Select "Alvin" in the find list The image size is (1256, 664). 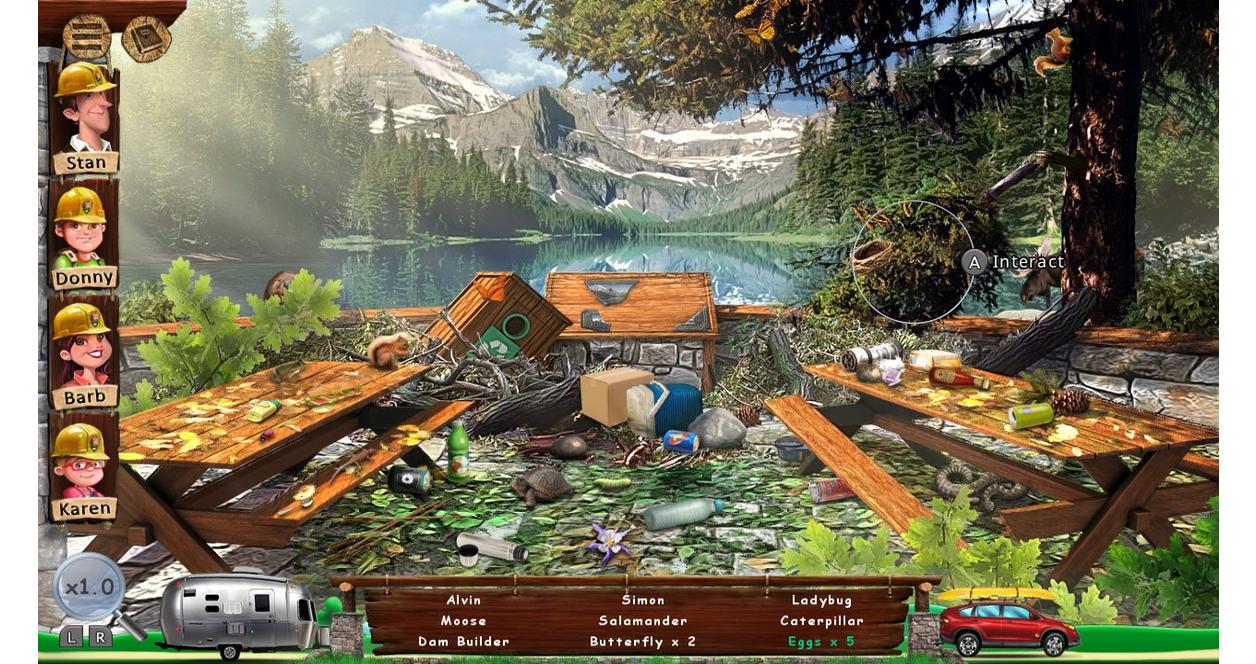point(463,600)
